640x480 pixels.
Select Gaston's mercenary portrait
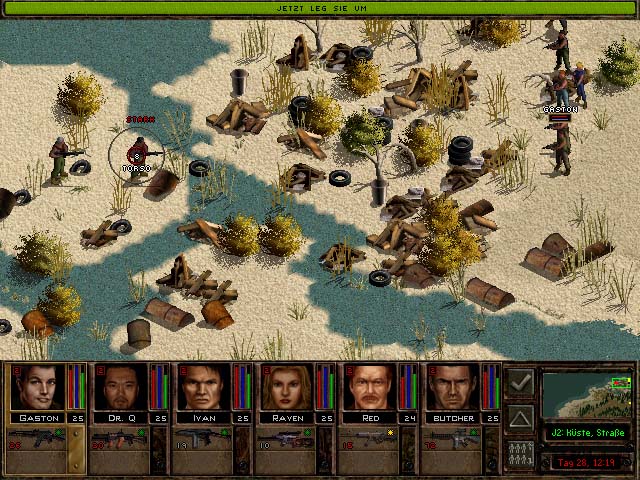point(38,387)
